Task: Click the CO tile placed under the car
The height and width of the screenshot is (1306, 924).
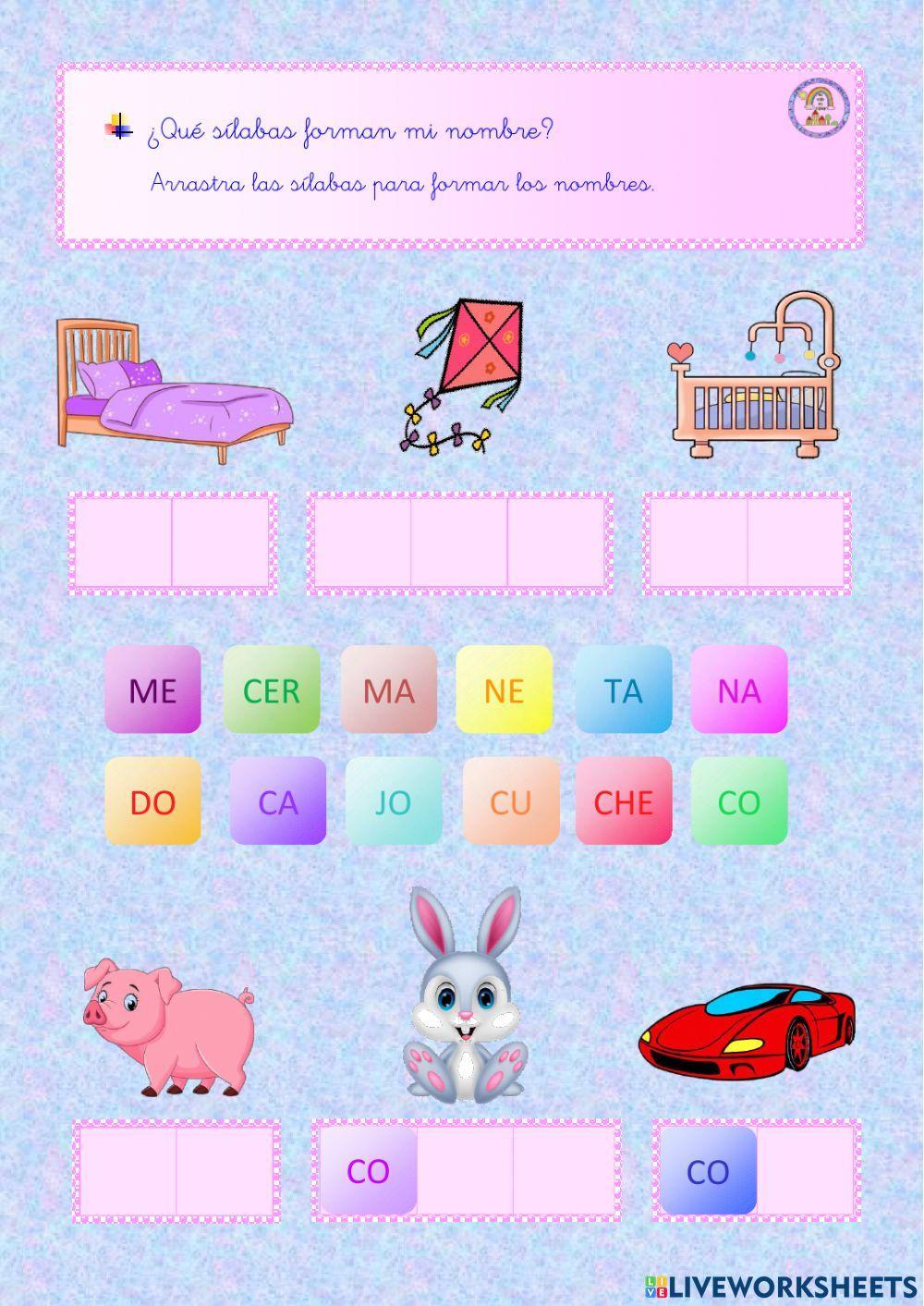Action: pyautogui.click(x=708, y=1171)
